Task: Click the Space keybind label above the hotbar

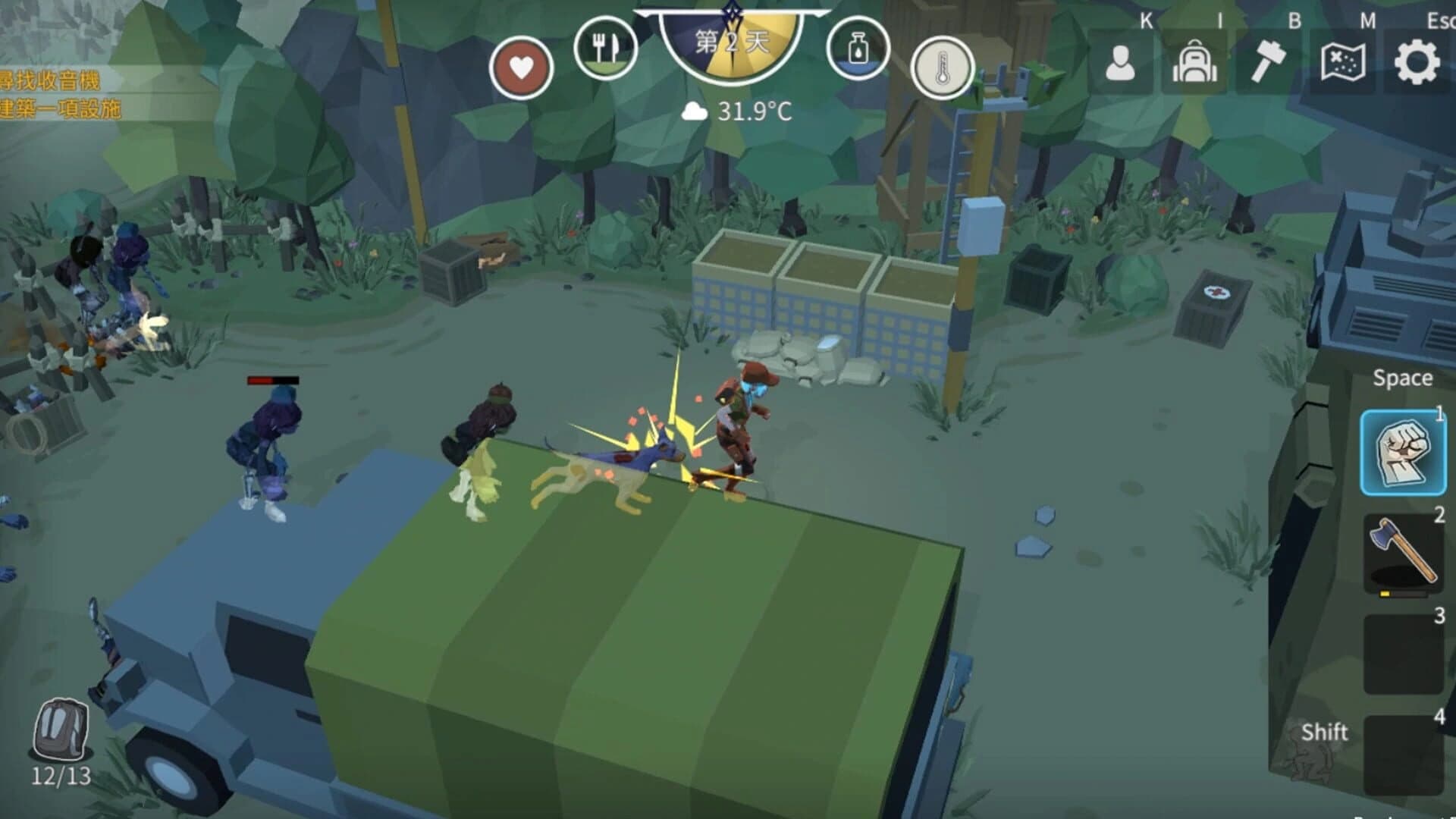Action: (x=1402, y=377)
